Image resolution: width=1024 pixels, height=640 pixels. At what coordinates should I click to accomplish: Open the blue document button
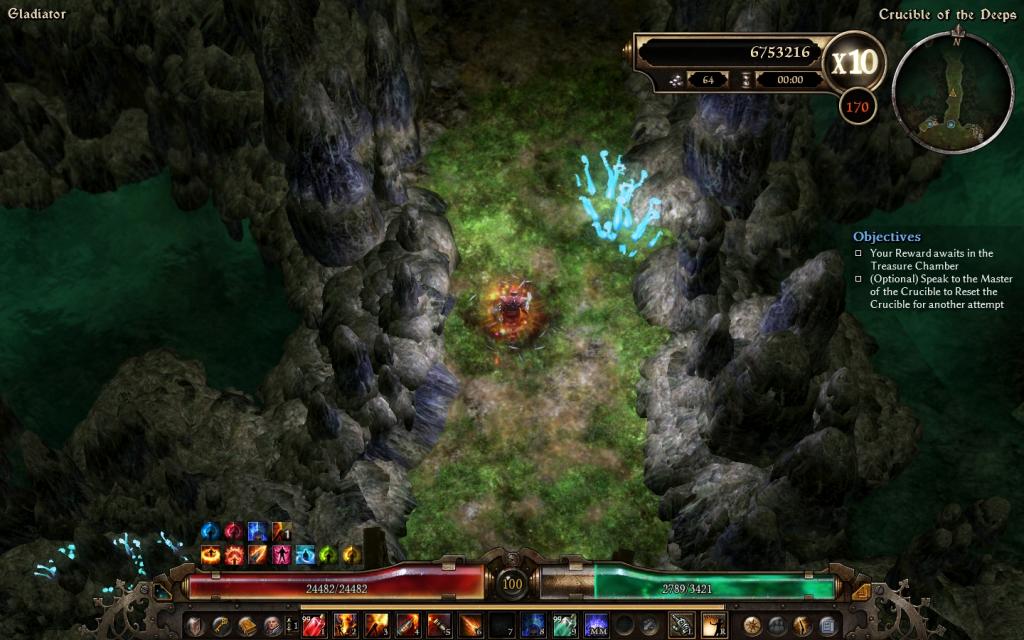pyautogui.click(x=827, y=626)
